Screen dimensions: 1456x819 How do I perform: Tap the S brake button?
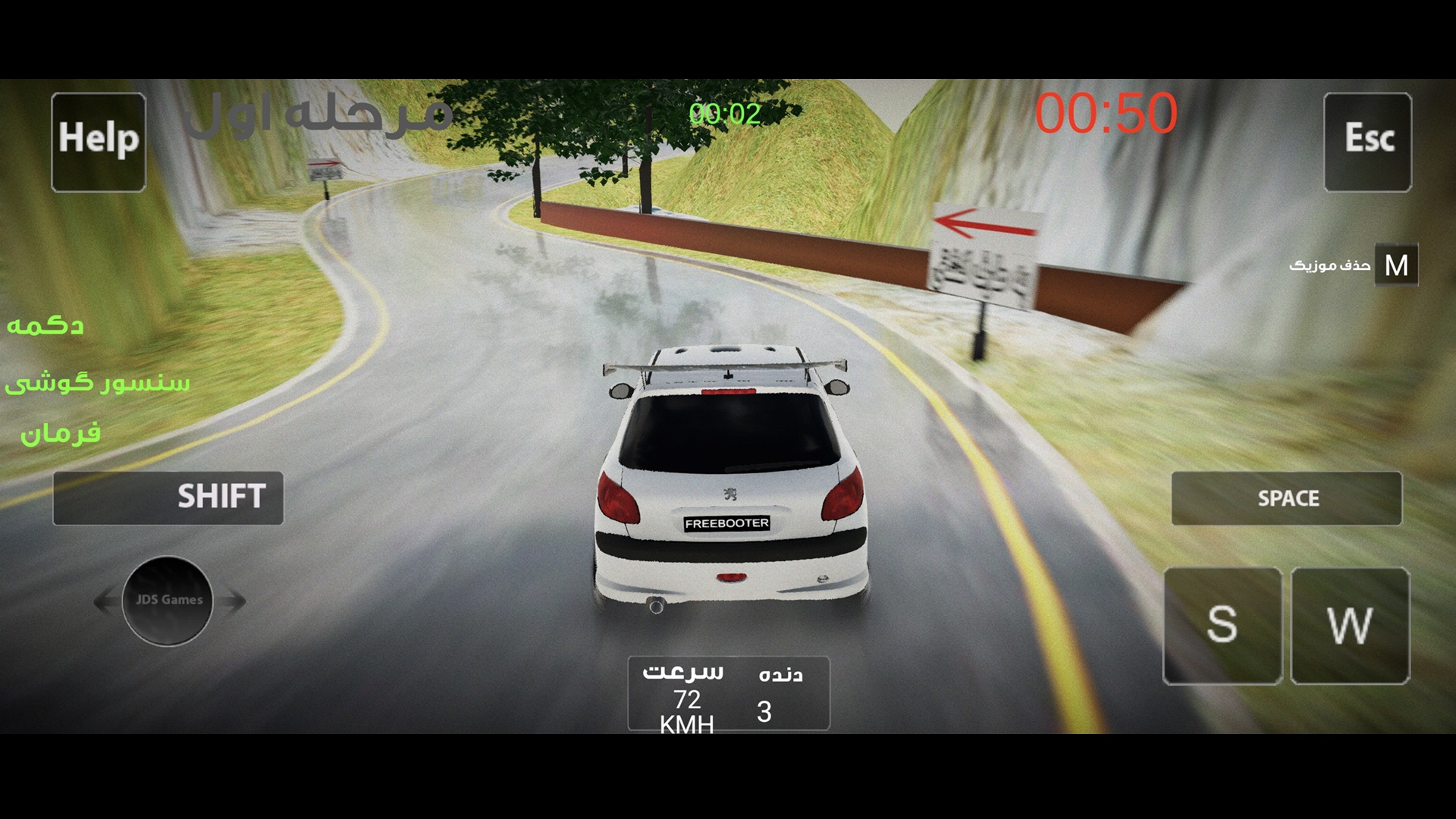tap(1222, 626)
